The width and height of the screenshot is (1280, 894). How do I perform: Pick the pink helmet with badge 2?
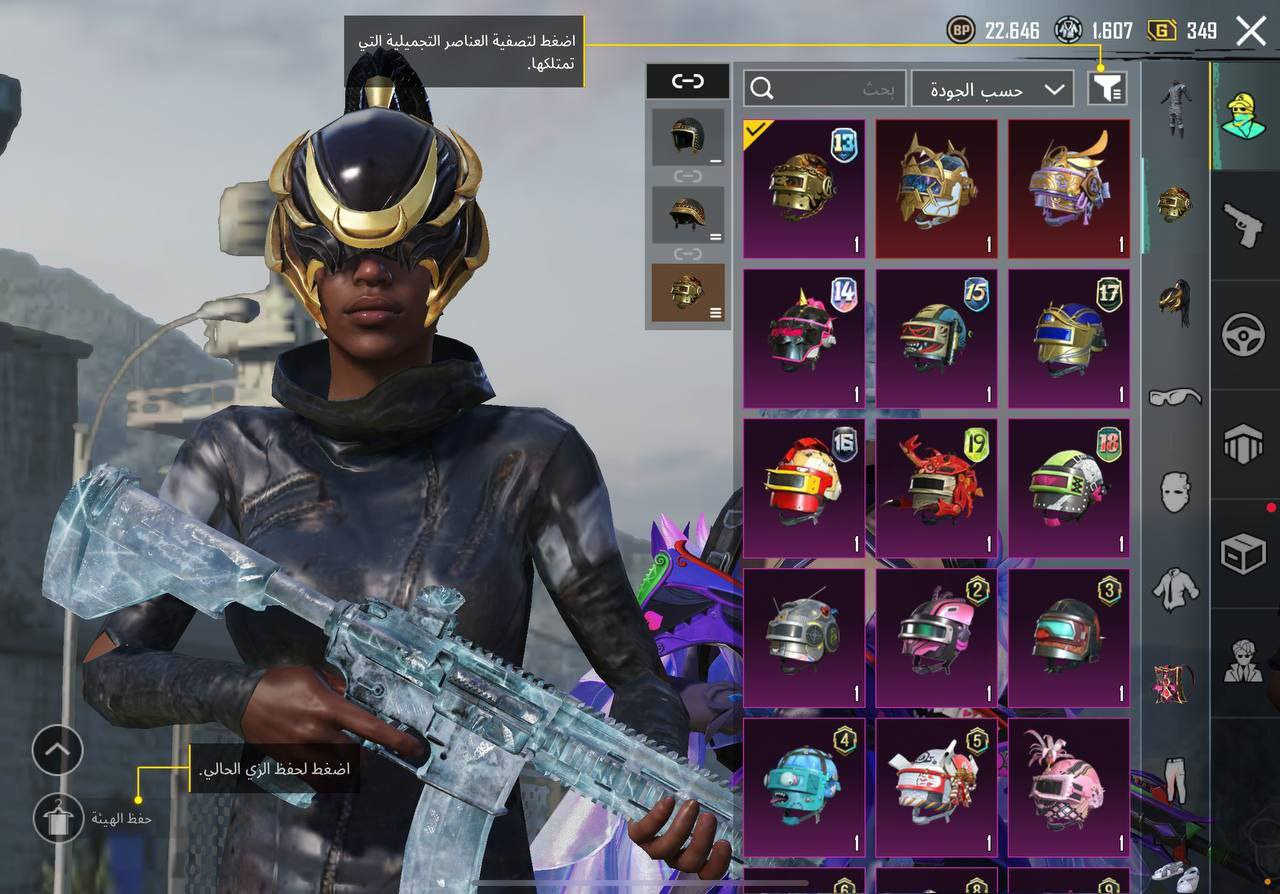[x=936, y=638]
